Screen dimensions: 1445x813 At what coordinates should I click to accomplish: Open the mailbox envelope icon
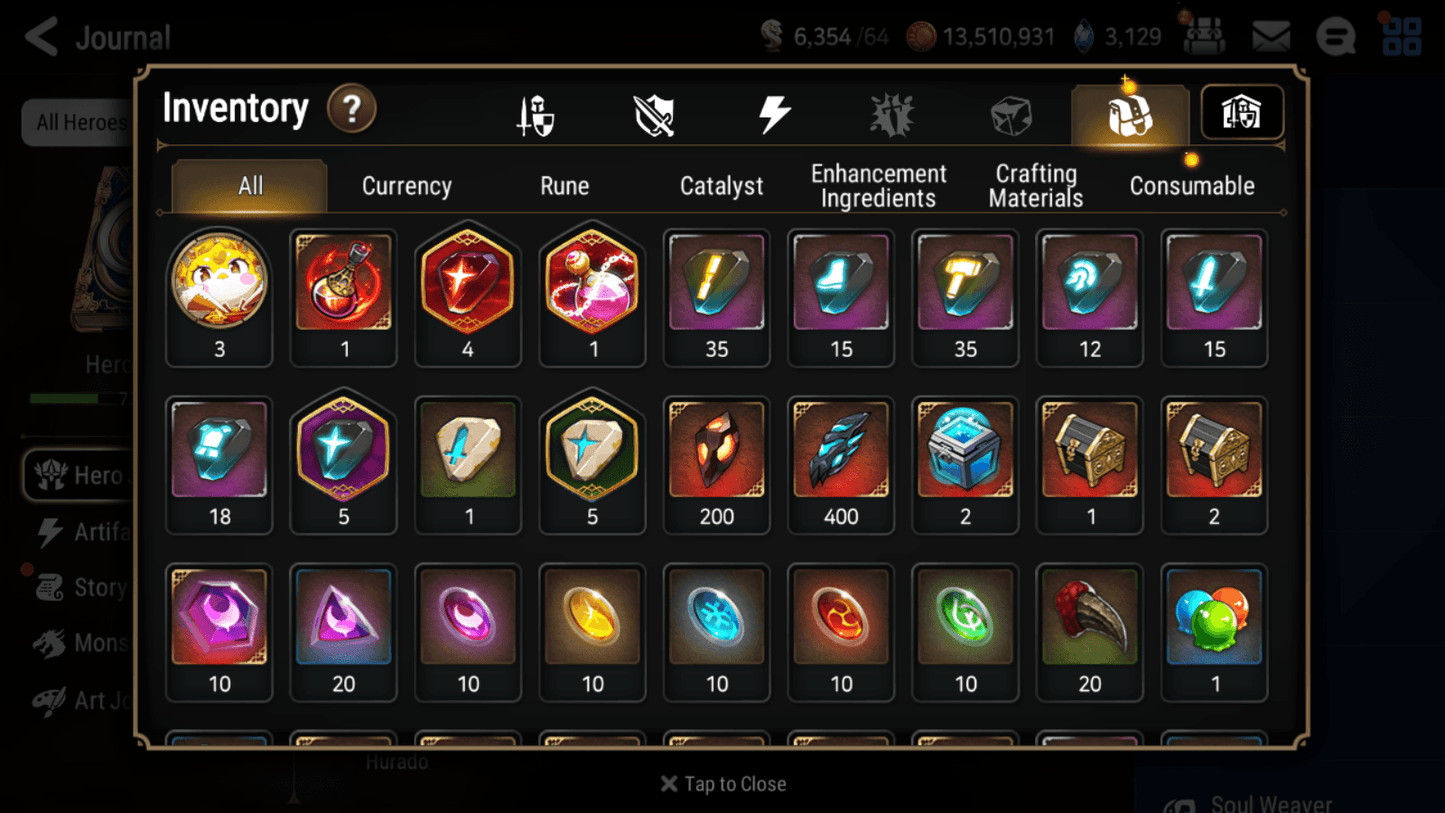1270,35
